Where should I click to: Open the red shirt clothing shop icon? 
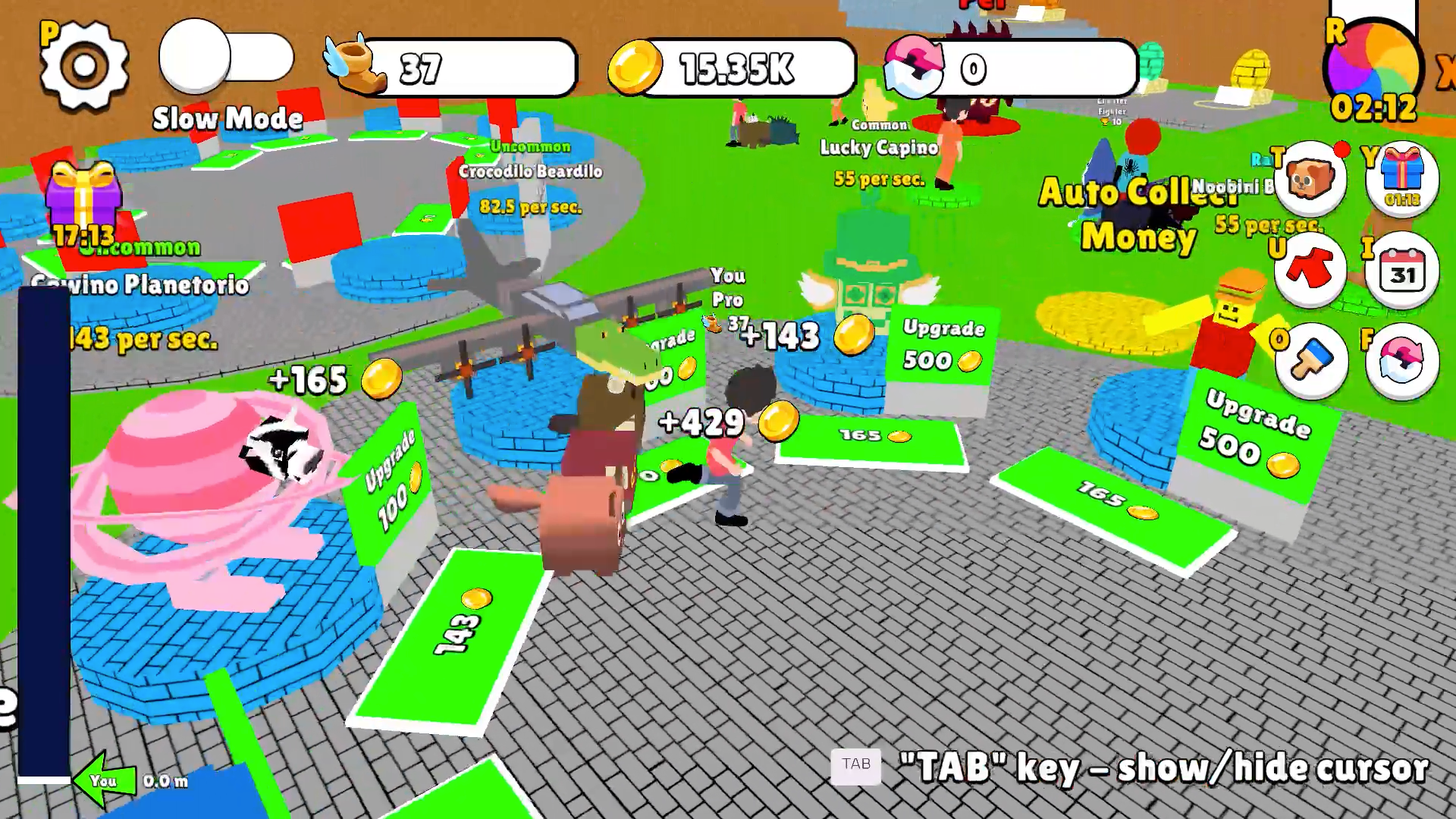coord(1310,269)
